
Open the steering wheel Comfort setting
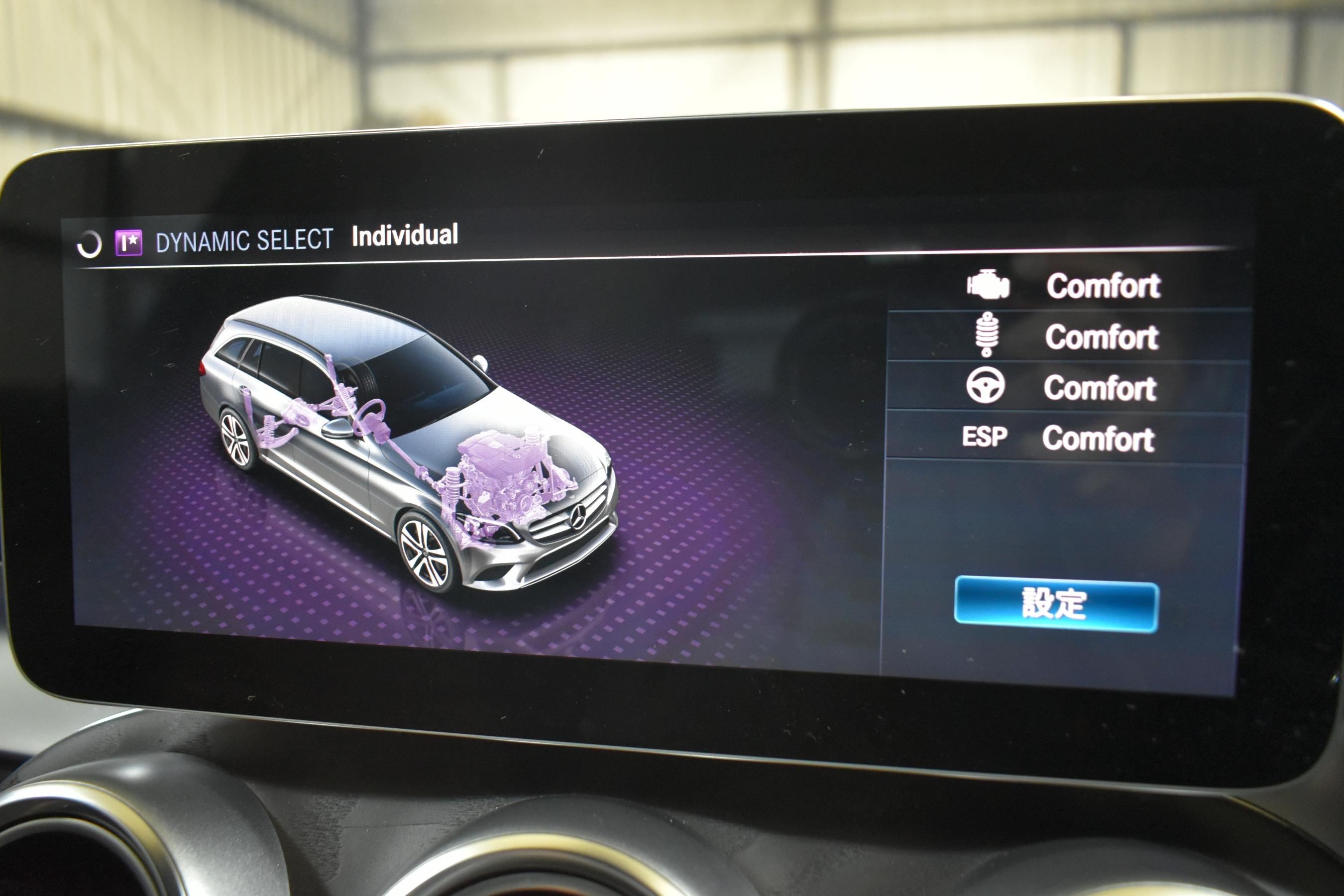tap(1065, 387)
